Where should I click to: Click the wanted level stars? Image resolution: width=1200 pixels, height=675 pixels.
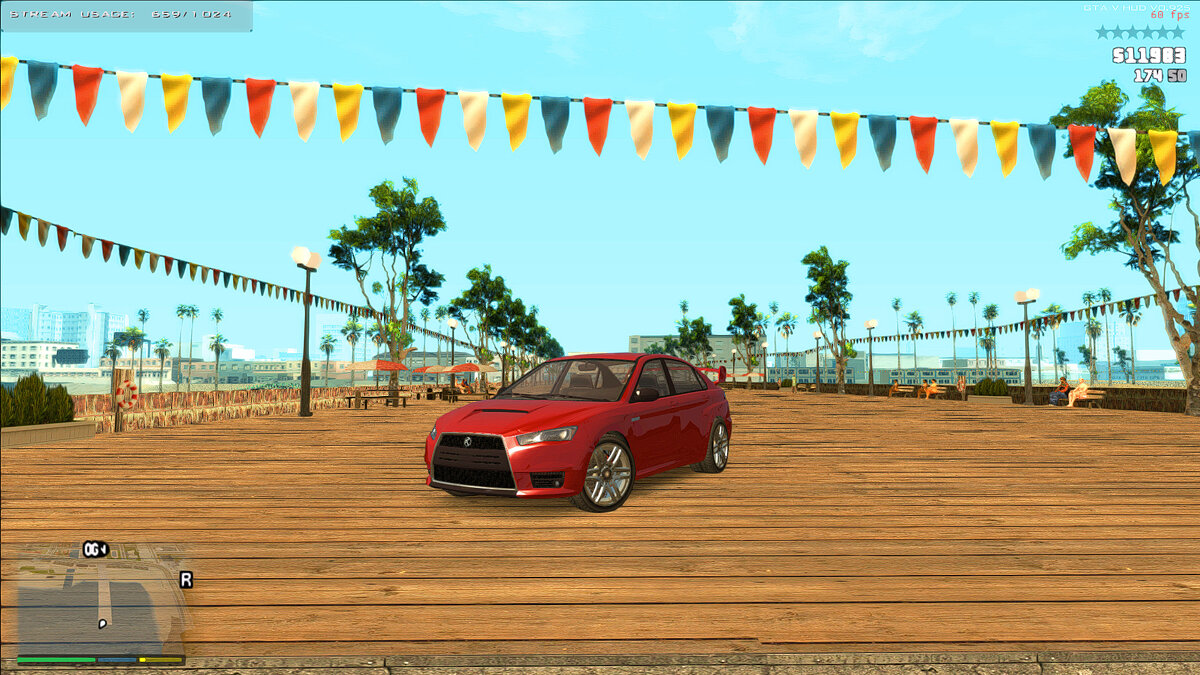tap(1138, 32)
